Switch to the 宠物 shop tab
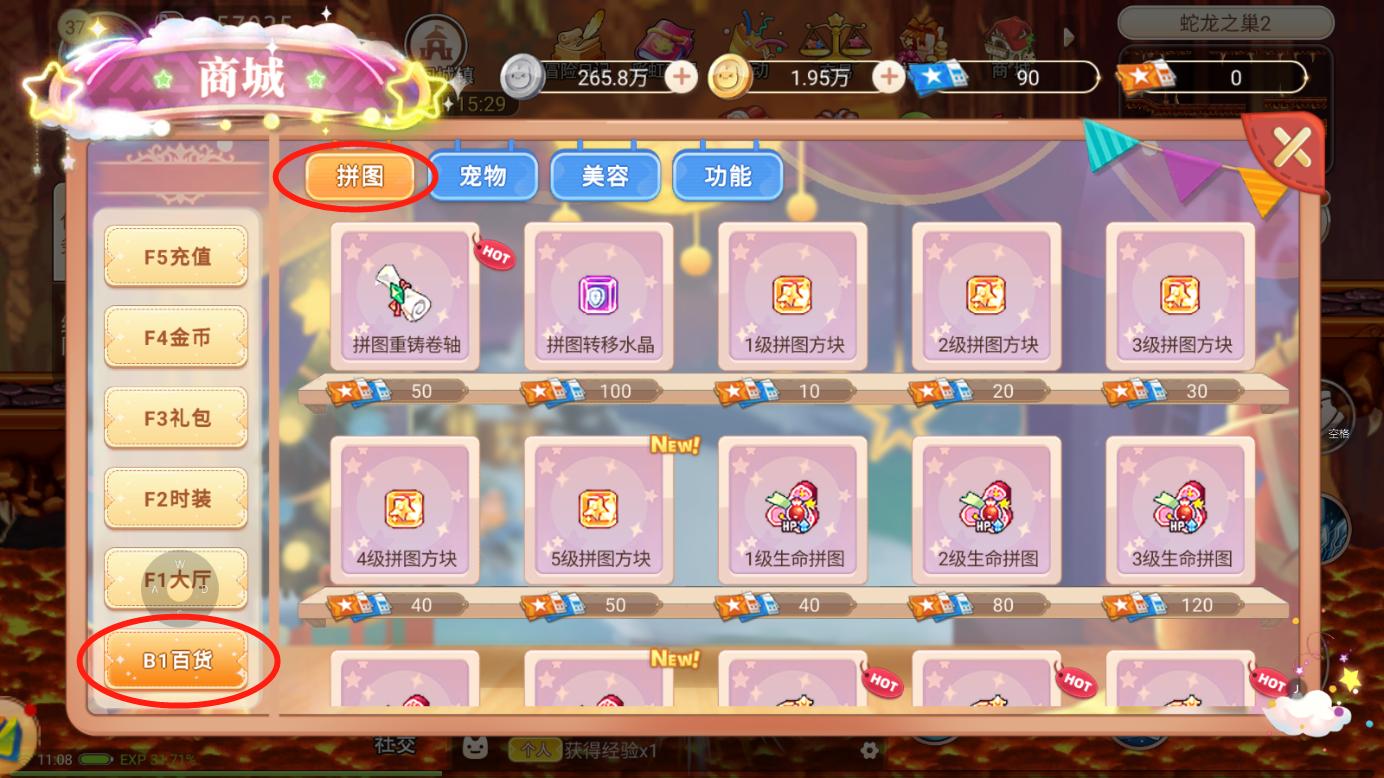This screenshot has height=778, width=1384. point(483,176)
